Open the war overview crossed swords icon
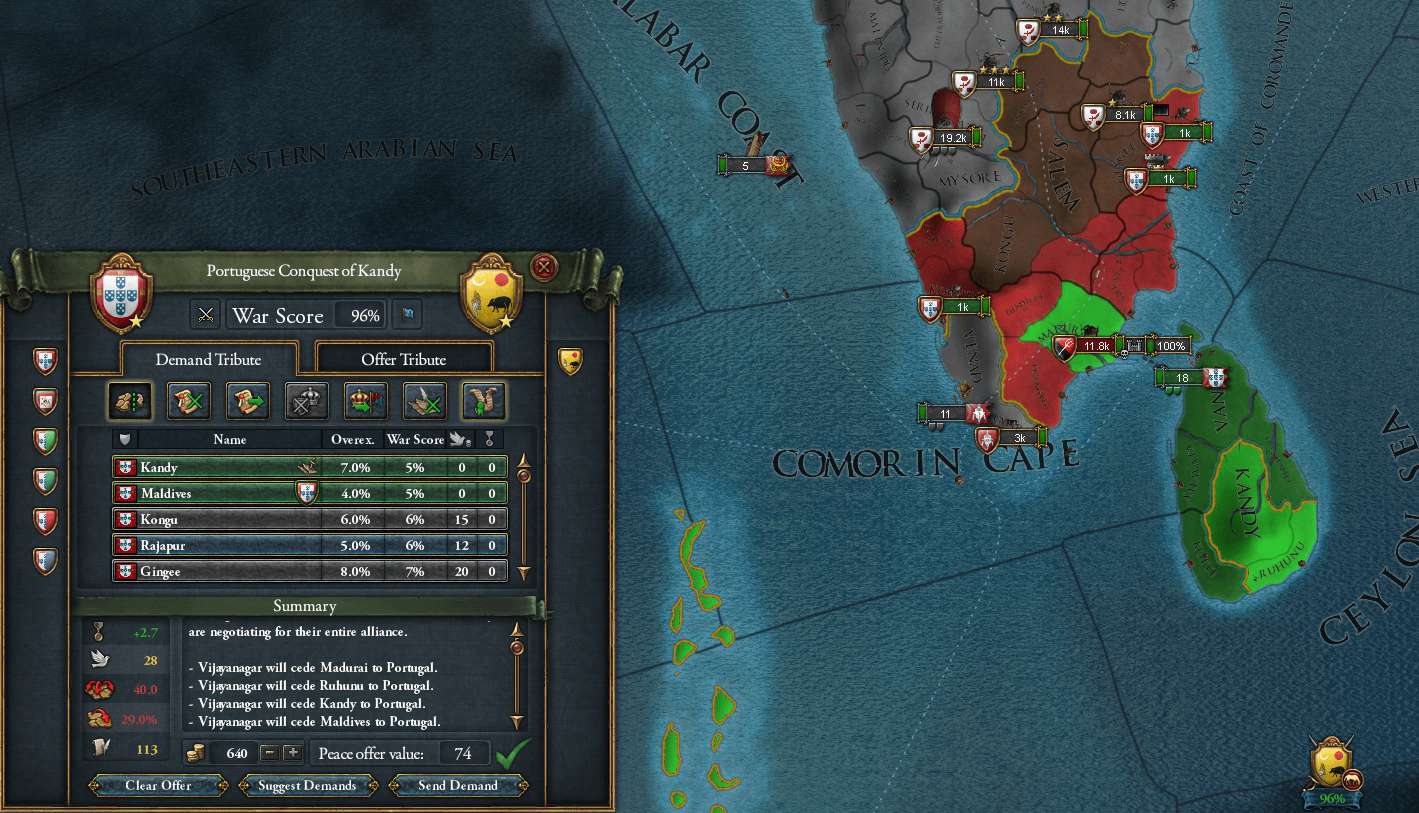The image size is (1419, 813). (x=206, y=316)
